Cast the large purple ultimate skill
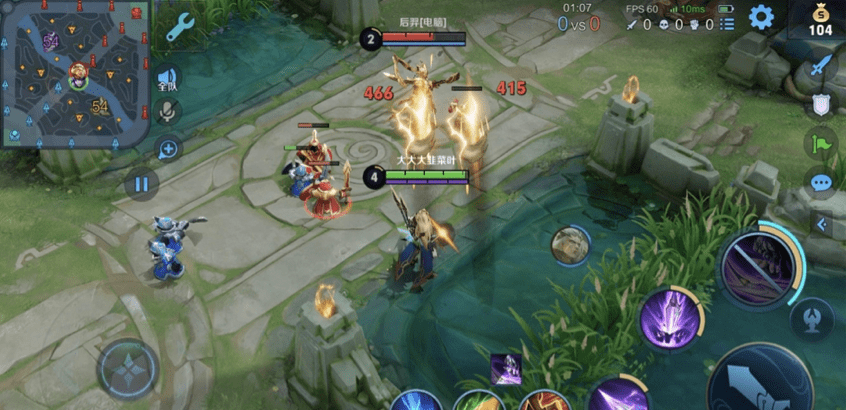This screenshot has height=410, width=846. (x=756, y=267)
